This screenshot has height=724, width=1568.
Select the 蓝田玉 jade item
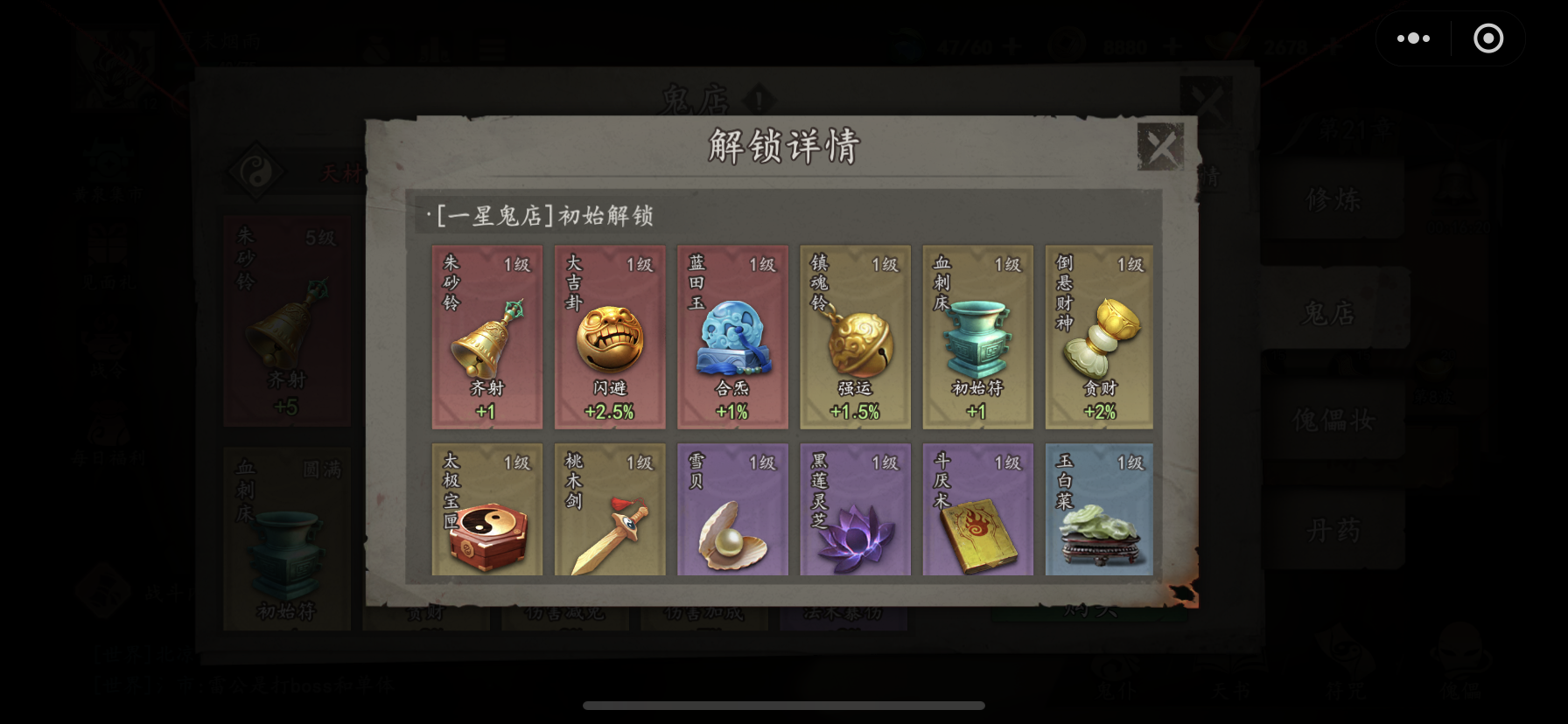click(x=732, y=337)
